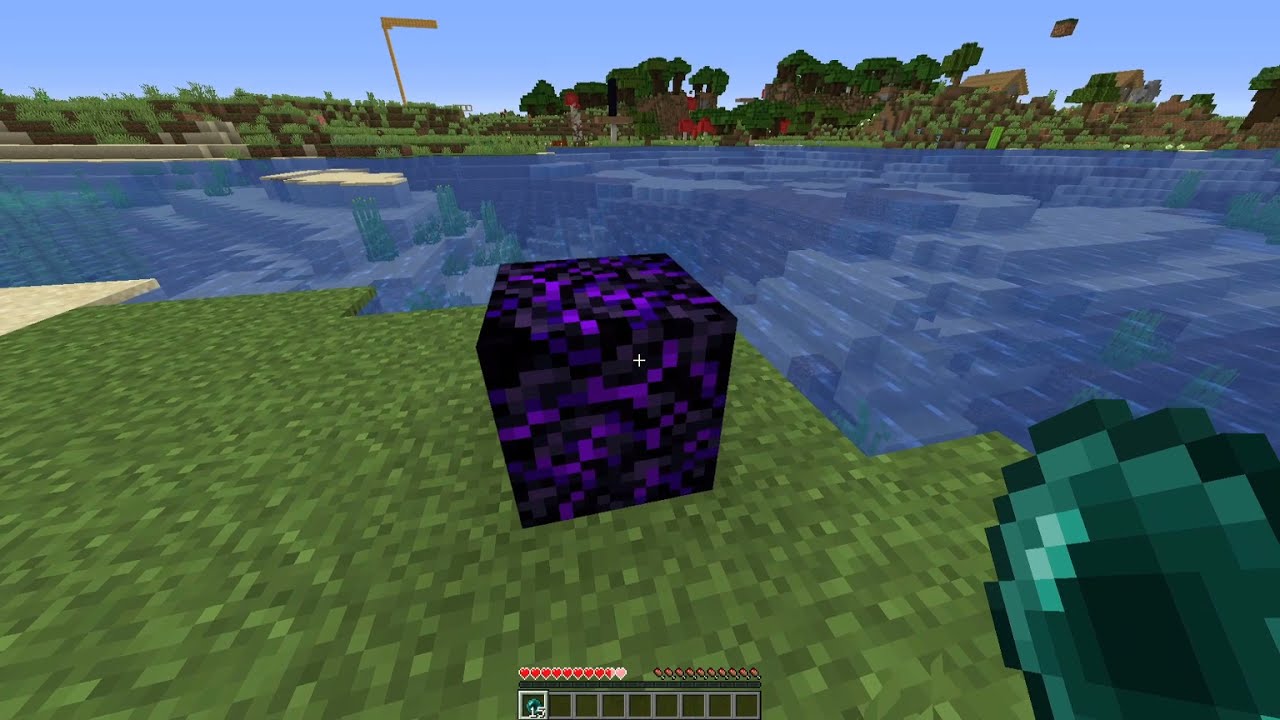Select the ender pearl hotbar slot
This screenshot has width=1280, height=720.
(531, 704)
